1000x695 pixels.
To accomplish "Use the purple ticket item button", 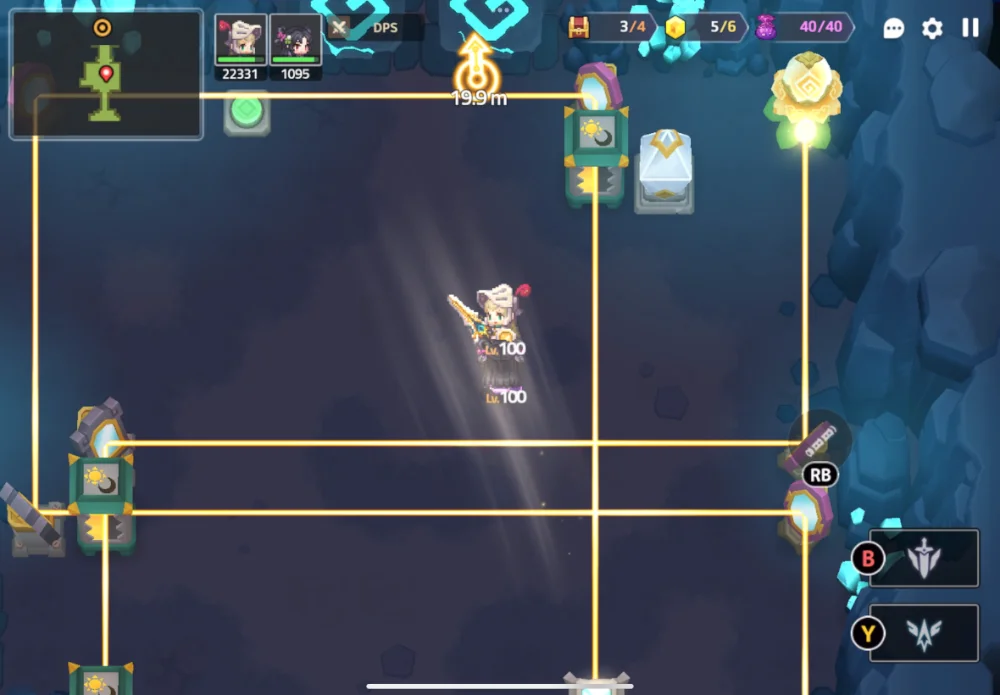I will point(820,440).
